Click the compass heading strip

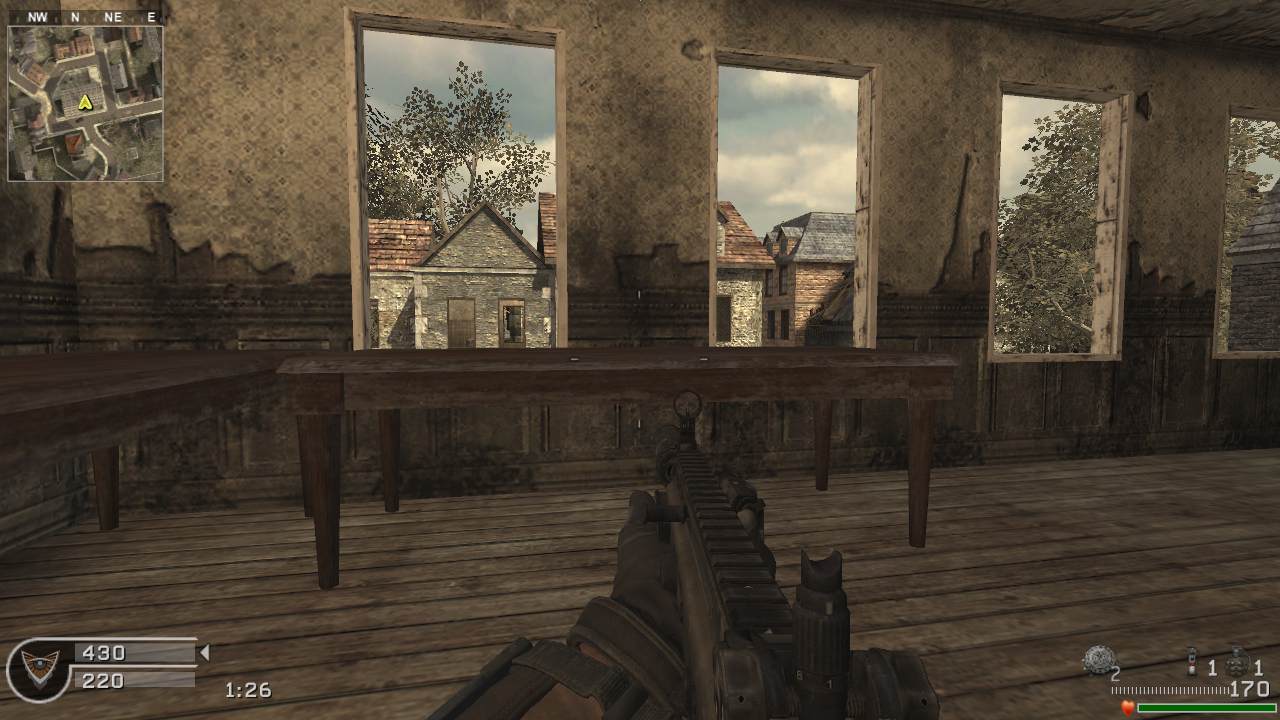click(85, 17)
